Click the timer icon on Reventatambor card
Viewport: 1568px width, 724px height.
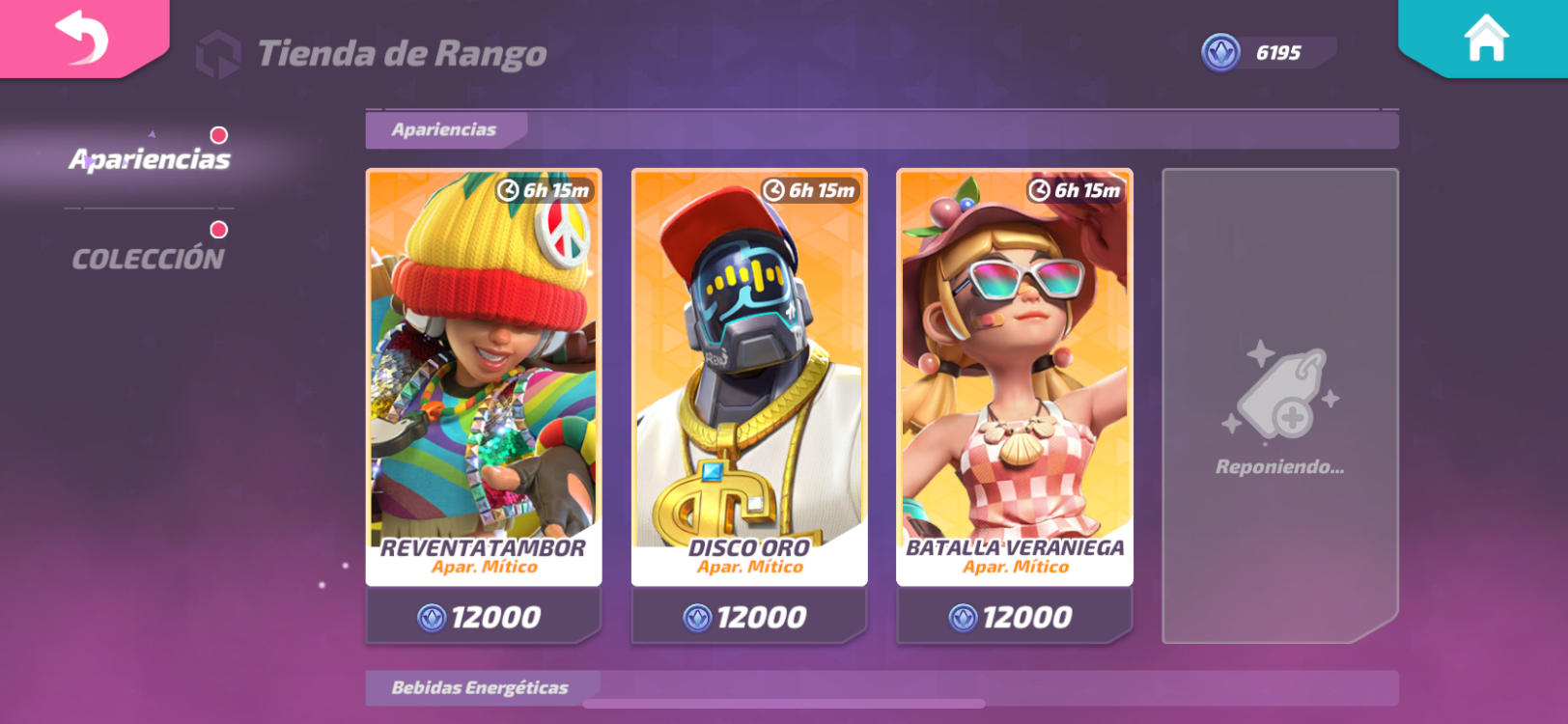pyautogui.click(x=507, y=190)
